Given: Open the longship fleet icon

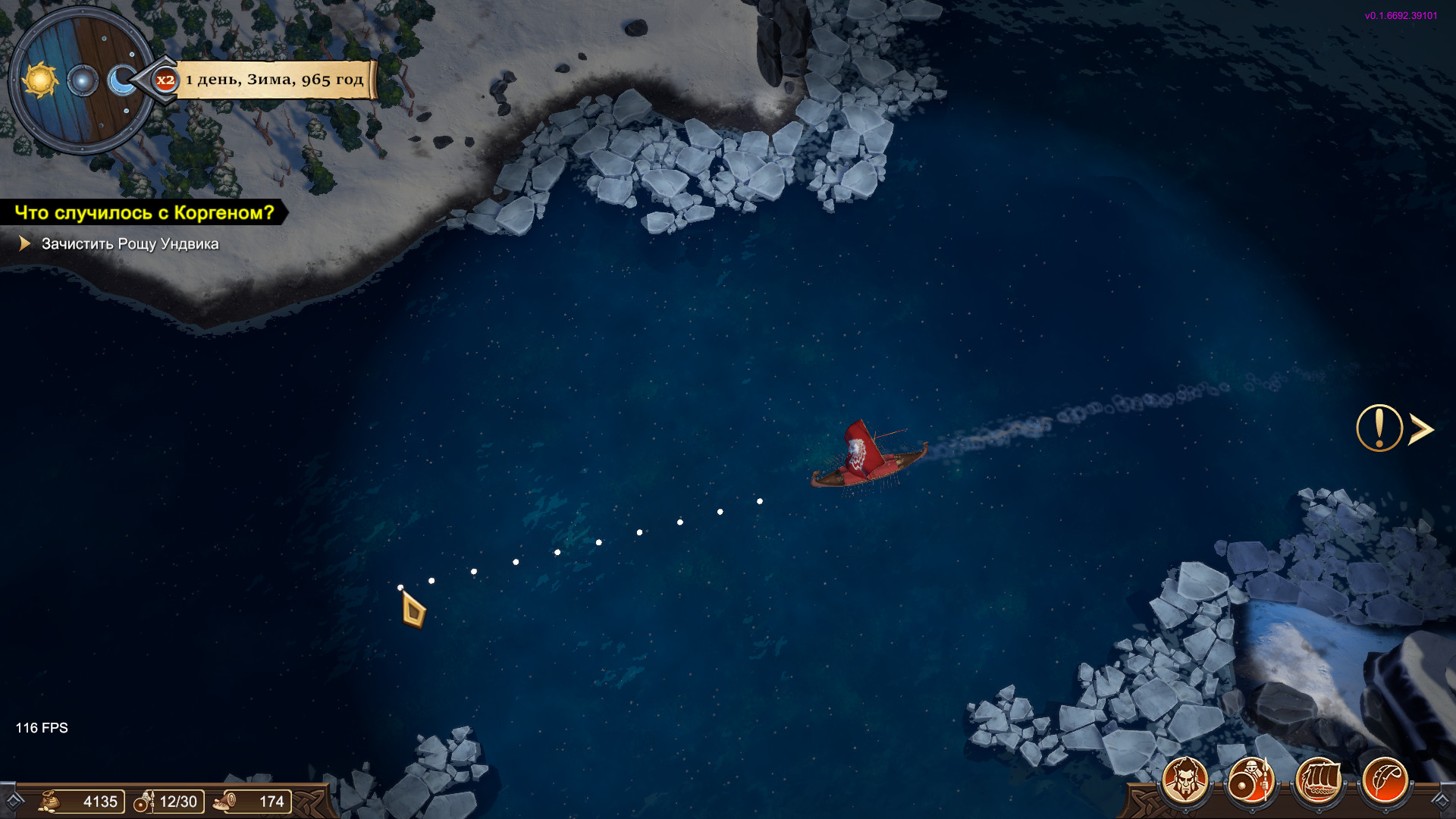Looking at the screenshot, I should point(1320,778).
